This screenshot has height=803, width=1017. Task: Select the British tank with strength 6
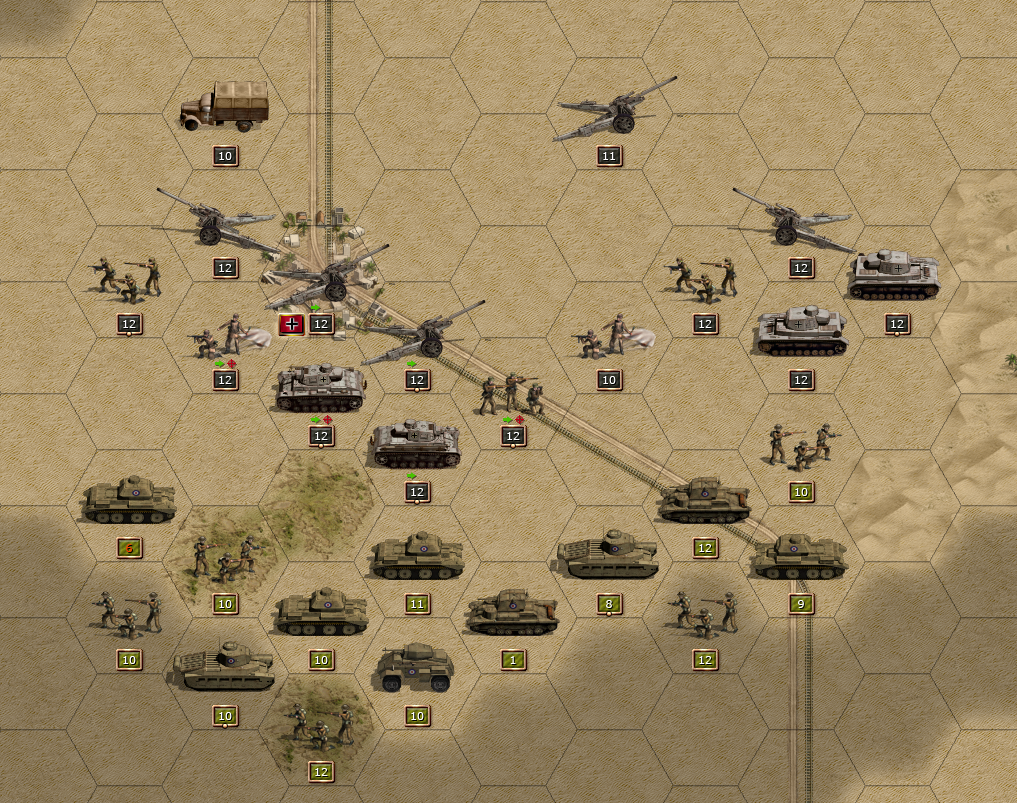coord(128,500)
